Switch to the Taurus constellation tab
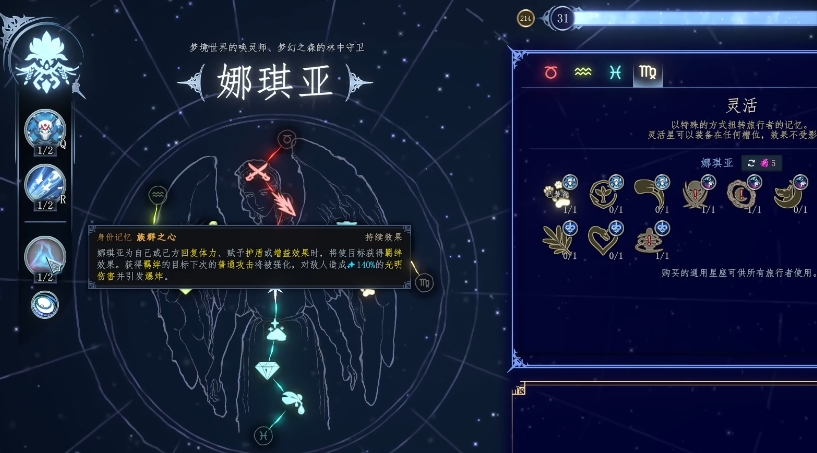817x453 pixels. [550, 72]
